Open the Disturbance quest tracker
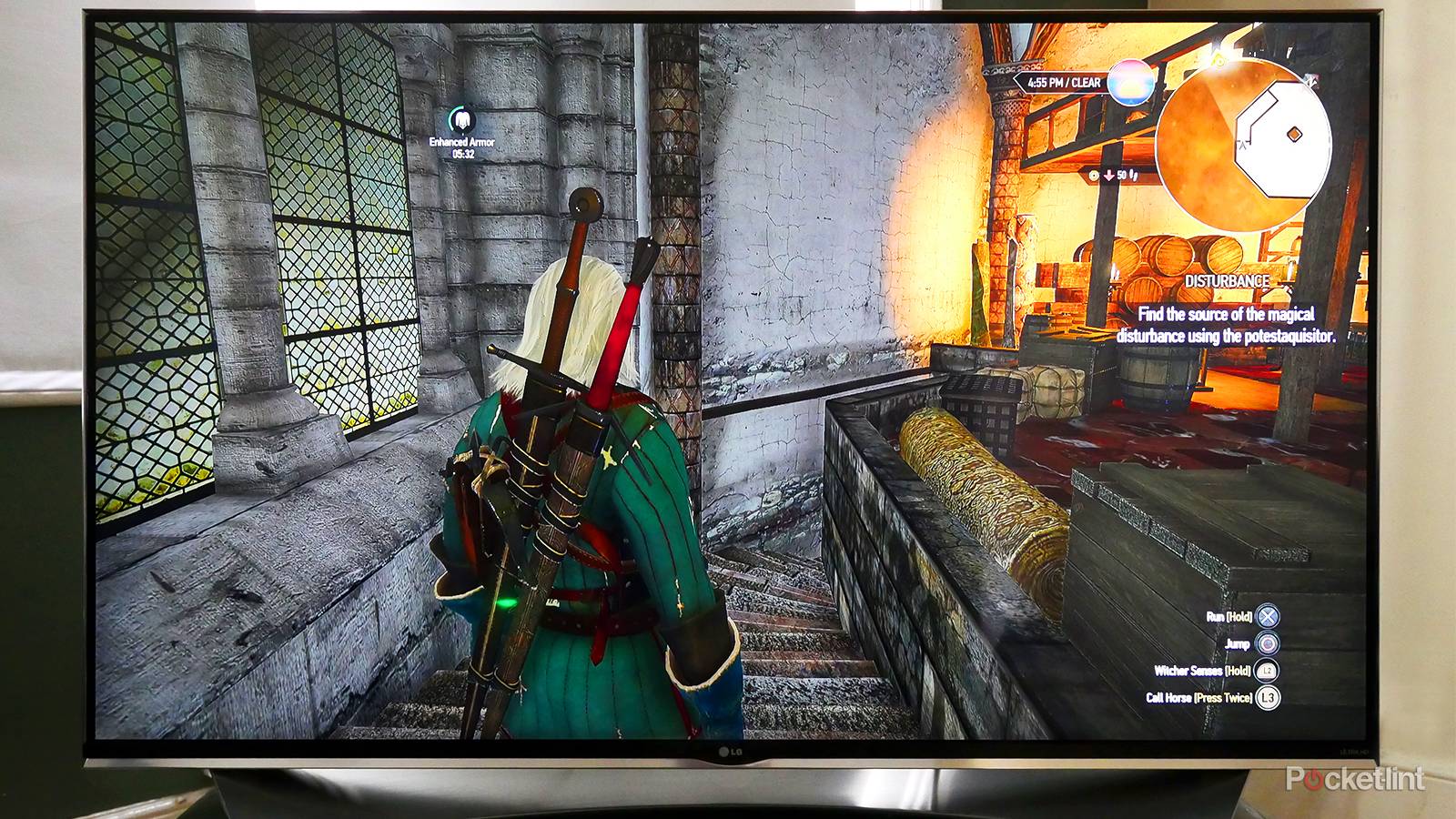Screen dimensions: 1456x819 (1227, 281)
